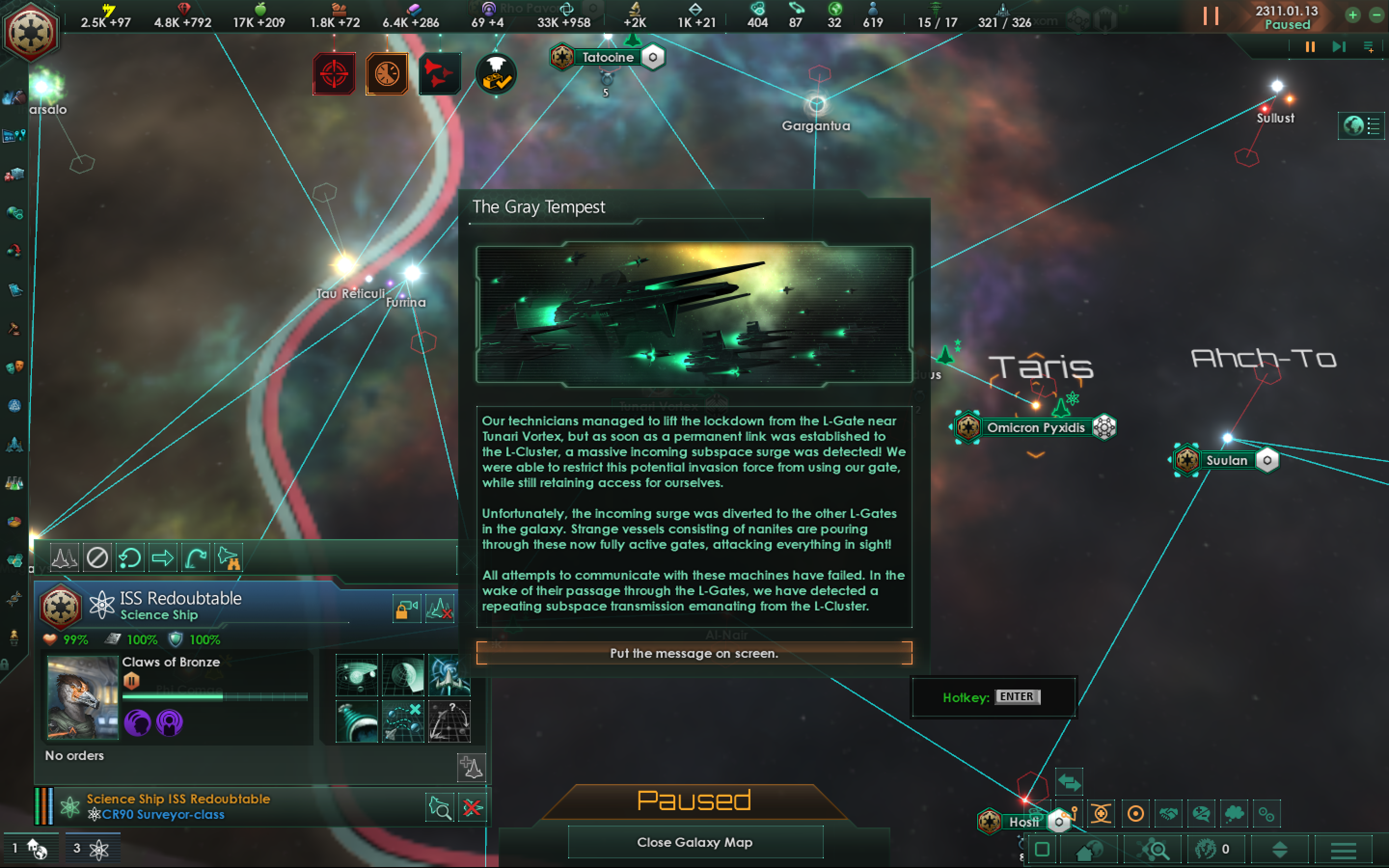Expand the outliner list icon top right

[1372, 125]
